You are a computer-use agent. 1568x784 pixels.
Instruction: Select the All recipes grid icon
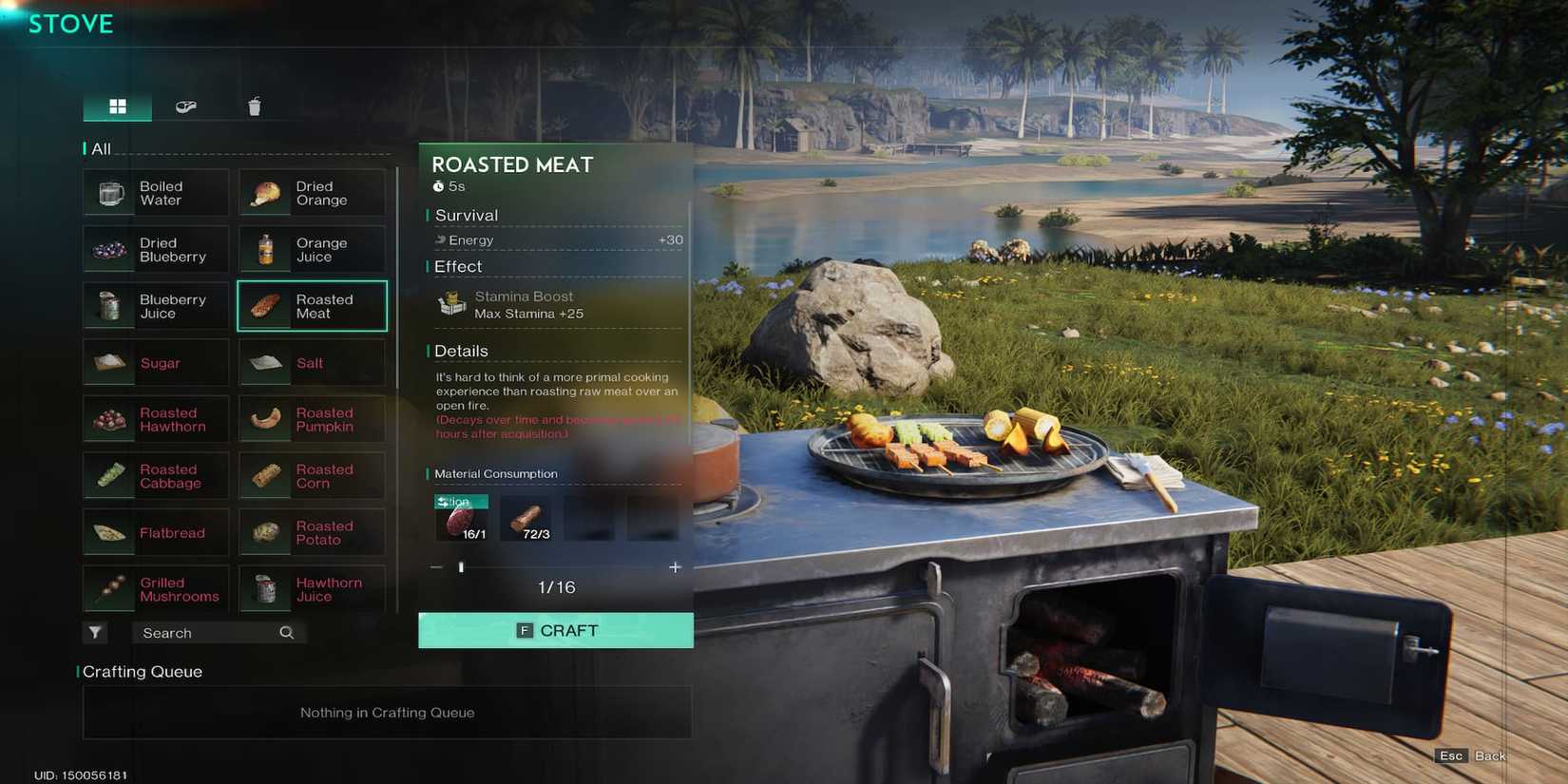pos(117,106)
